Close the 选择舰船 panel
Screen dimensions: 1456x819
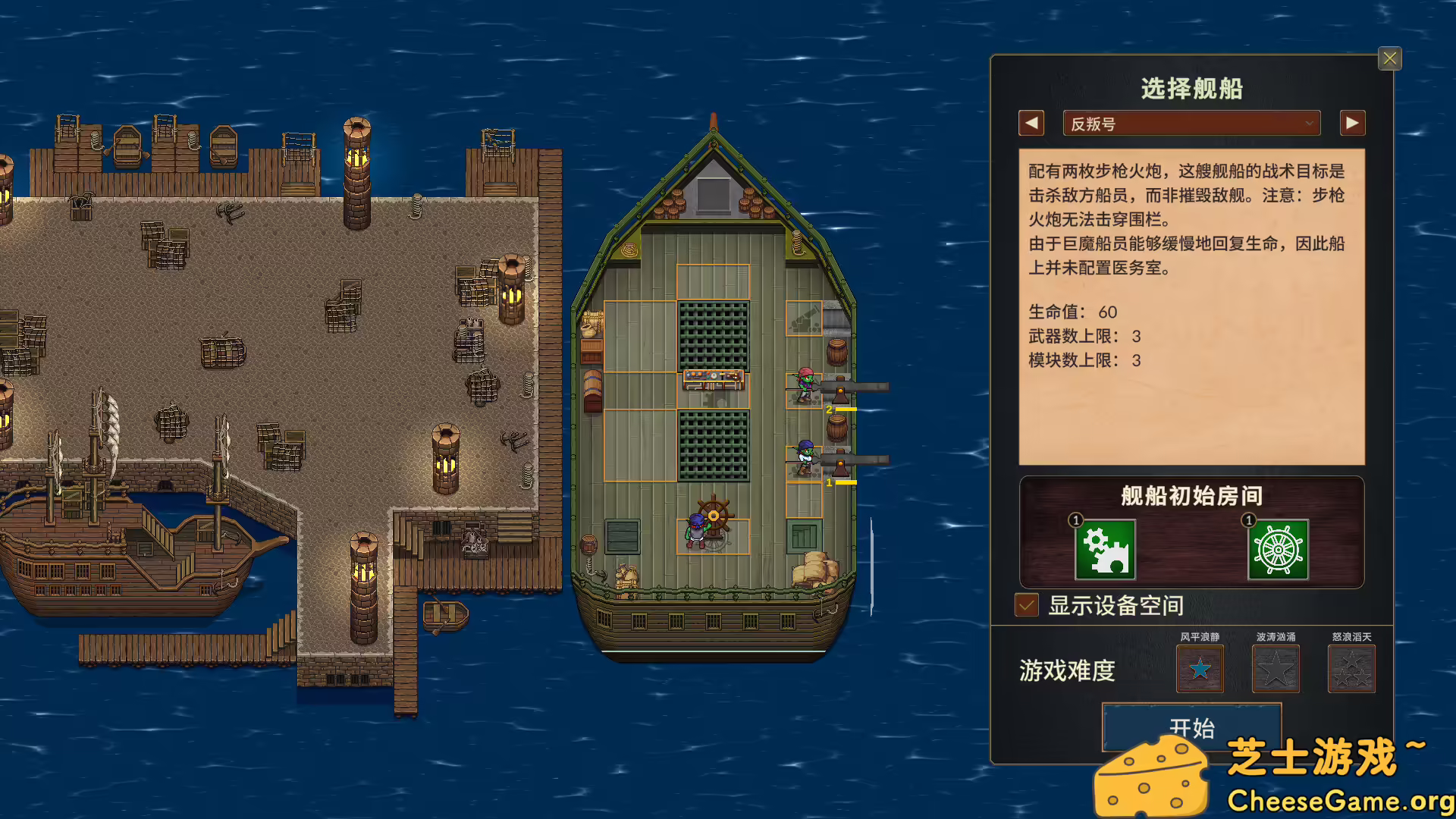[1389, 58]
